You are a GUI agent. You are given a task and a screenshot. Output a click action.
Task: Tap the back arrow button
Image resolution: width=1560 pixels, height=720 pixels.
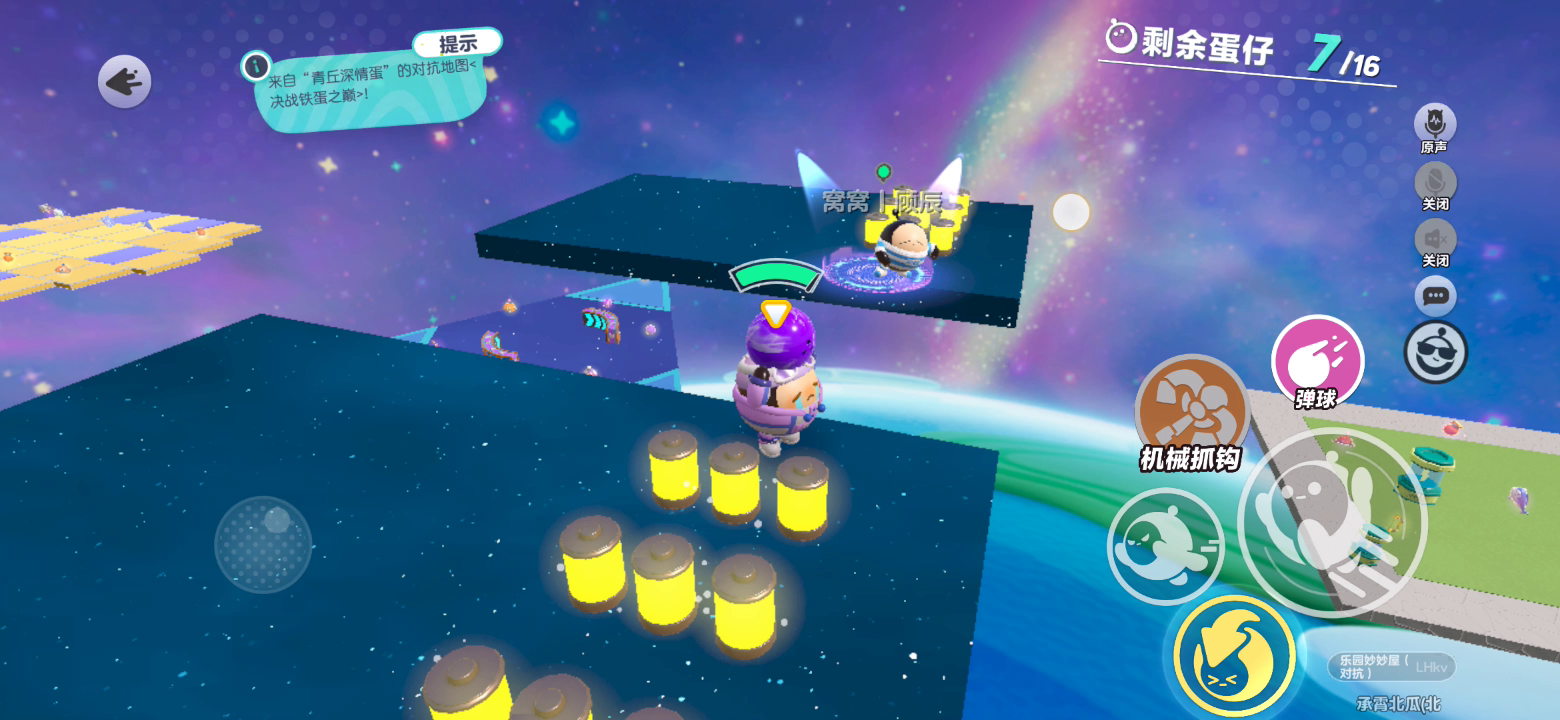click(x=124, y=82)
